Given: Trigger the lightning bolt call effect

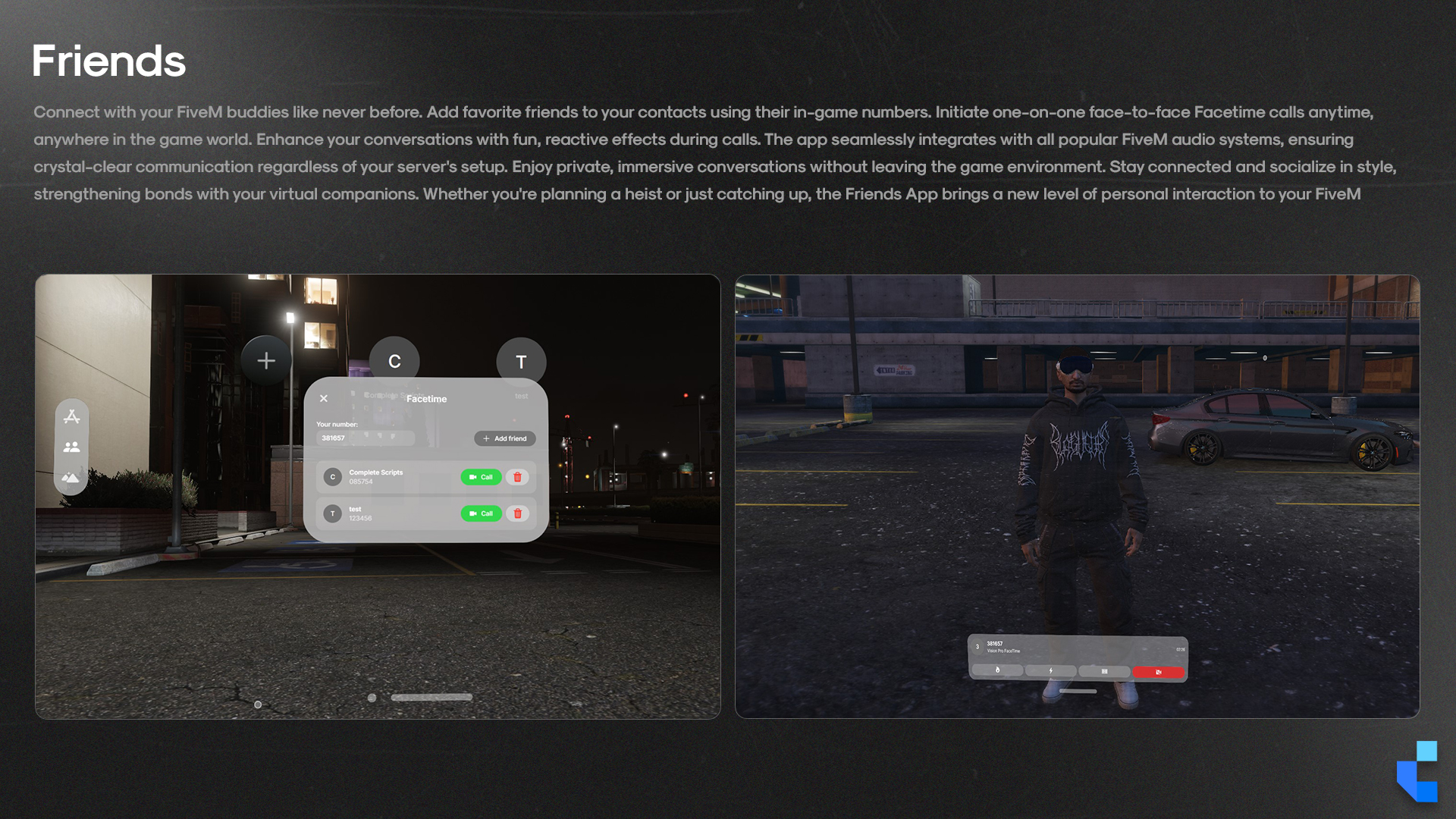Looking at the screenshot, I should [x=1050, y=670].
